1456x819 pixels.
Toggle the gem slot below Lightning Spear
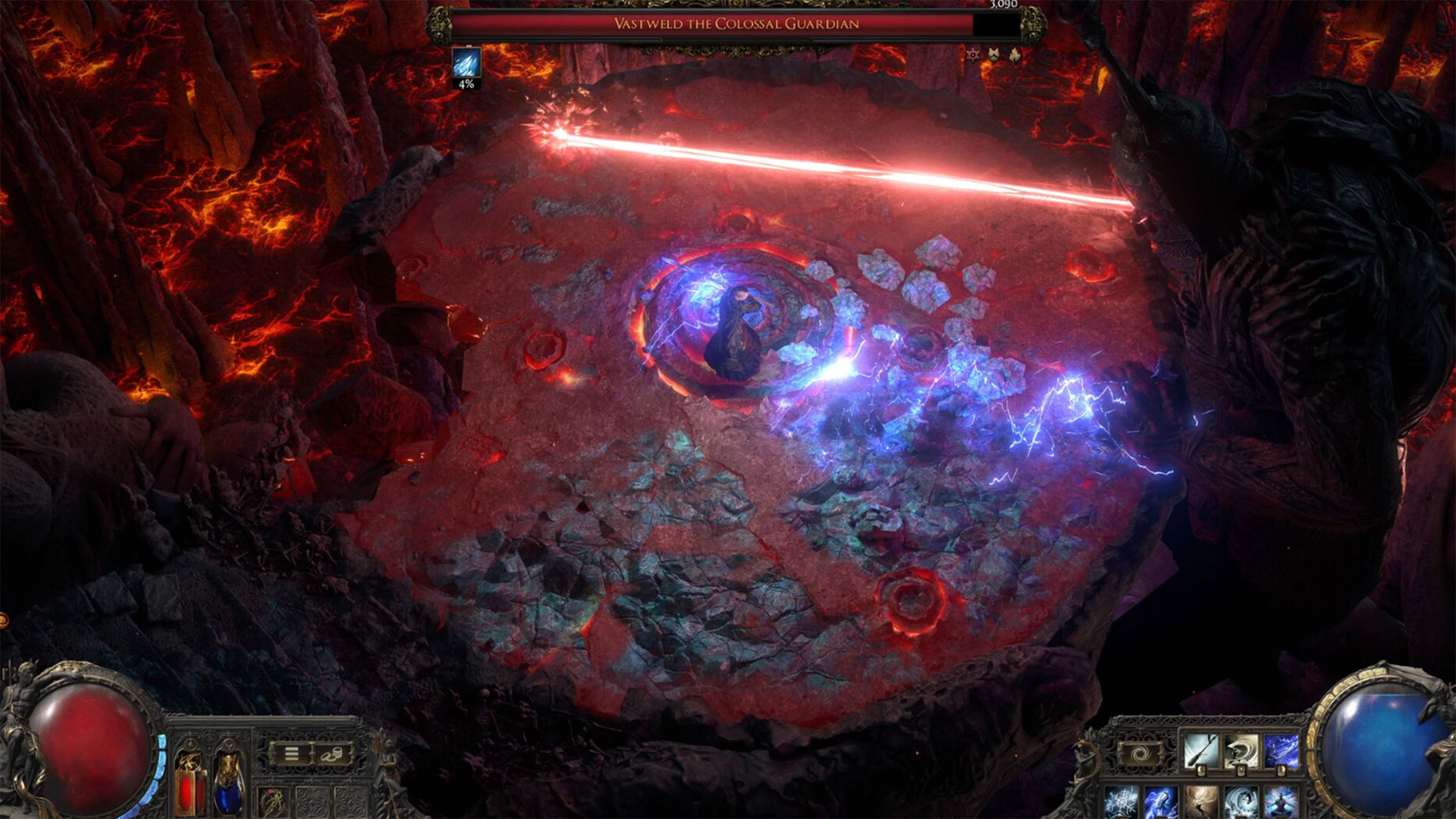coord(1282,770)
